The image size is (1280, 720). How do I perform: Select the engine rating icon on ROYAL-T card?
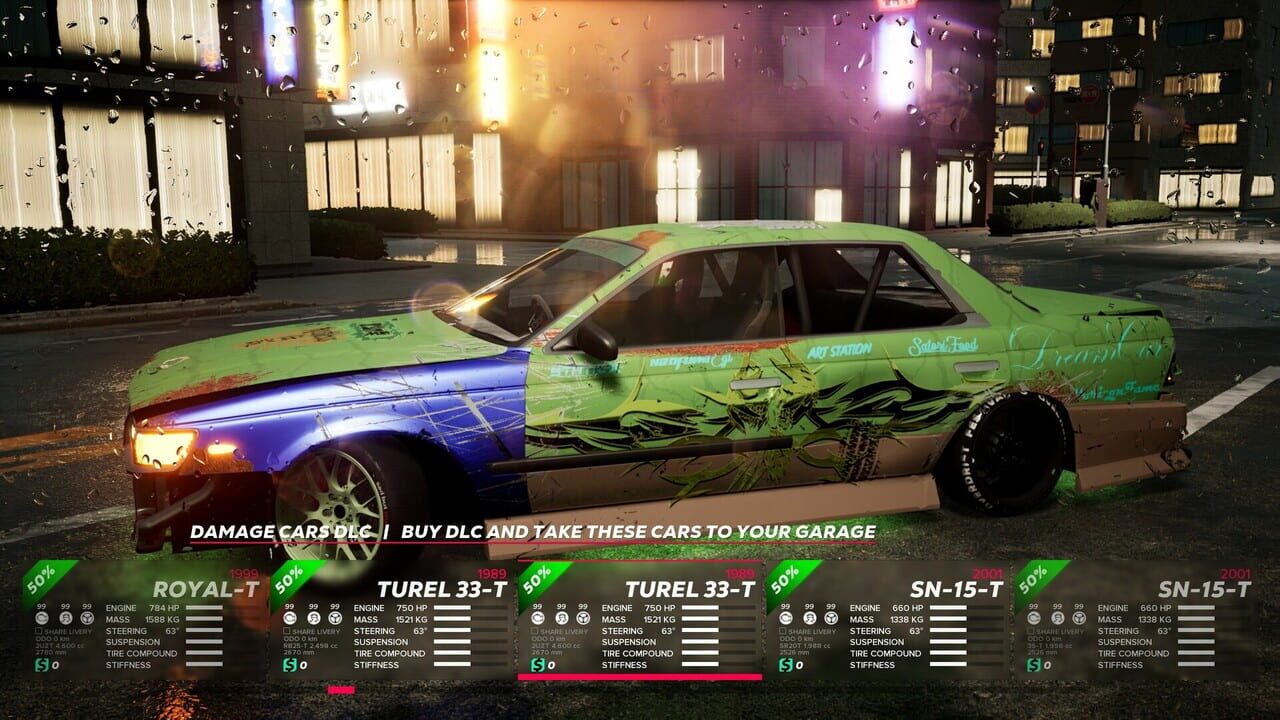41,620
